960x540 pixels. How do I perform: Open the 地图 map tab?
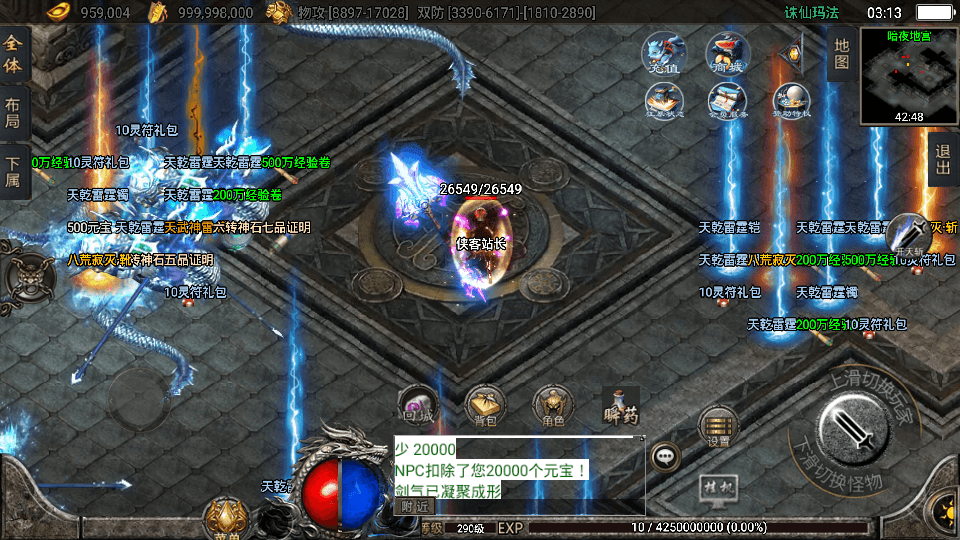coord(841,54)
